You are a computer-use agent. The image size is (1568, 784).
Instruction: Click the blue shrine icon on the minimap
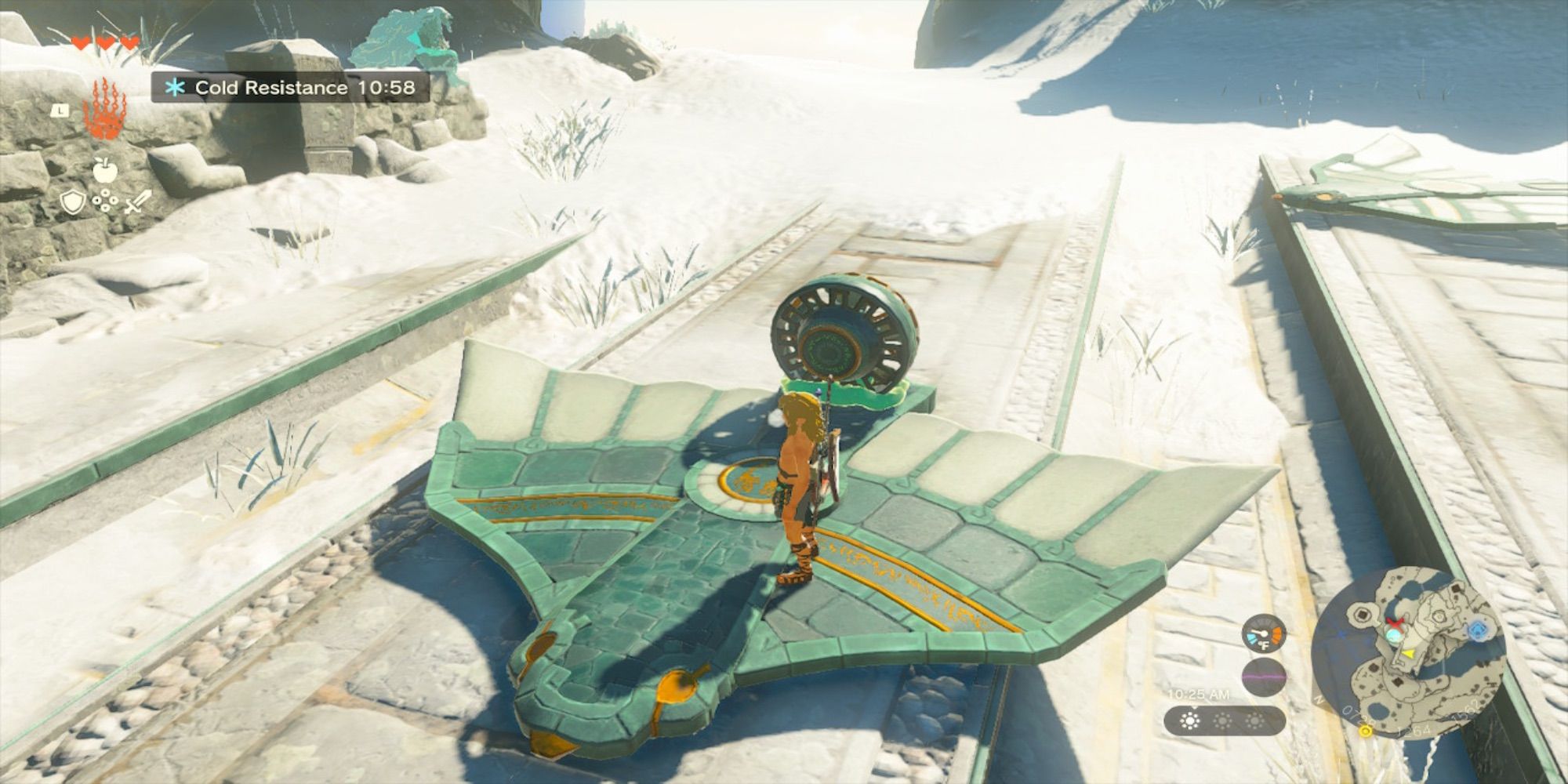pos(1479,629)
